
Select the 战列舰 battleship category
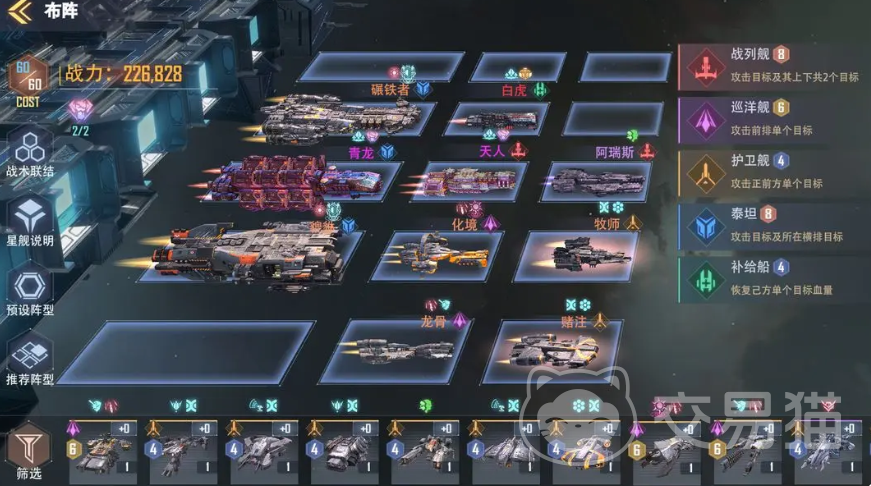pos(770,64)
